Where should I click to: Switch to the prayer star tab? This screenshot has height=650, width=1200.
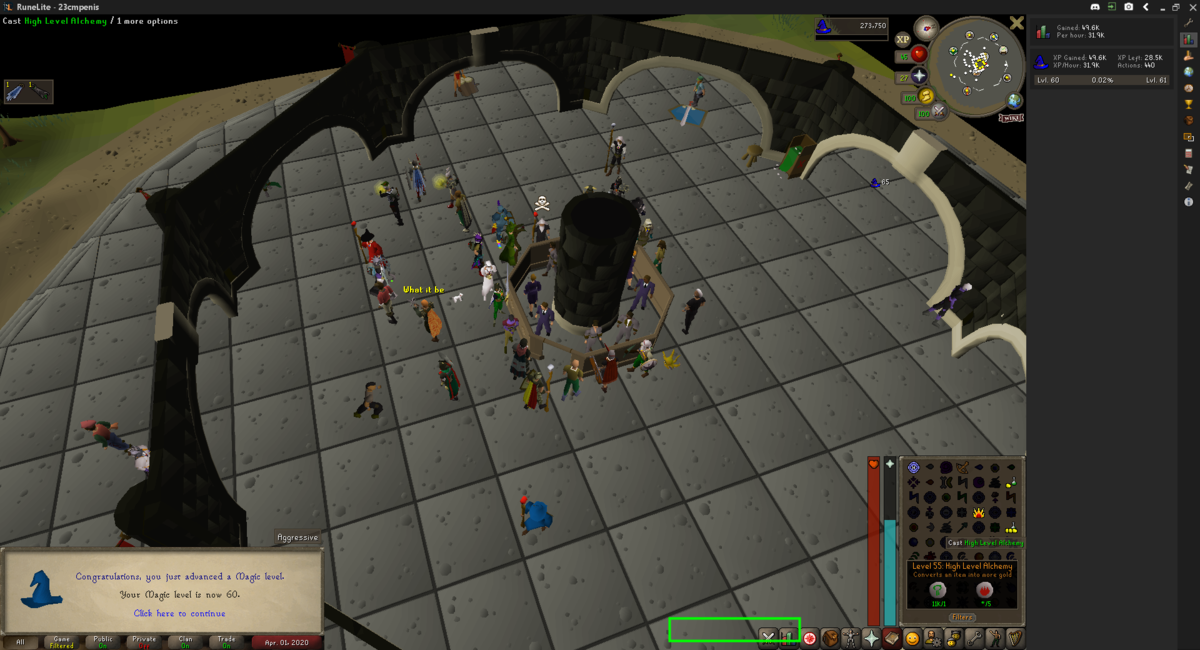click(x=872, y=637)
